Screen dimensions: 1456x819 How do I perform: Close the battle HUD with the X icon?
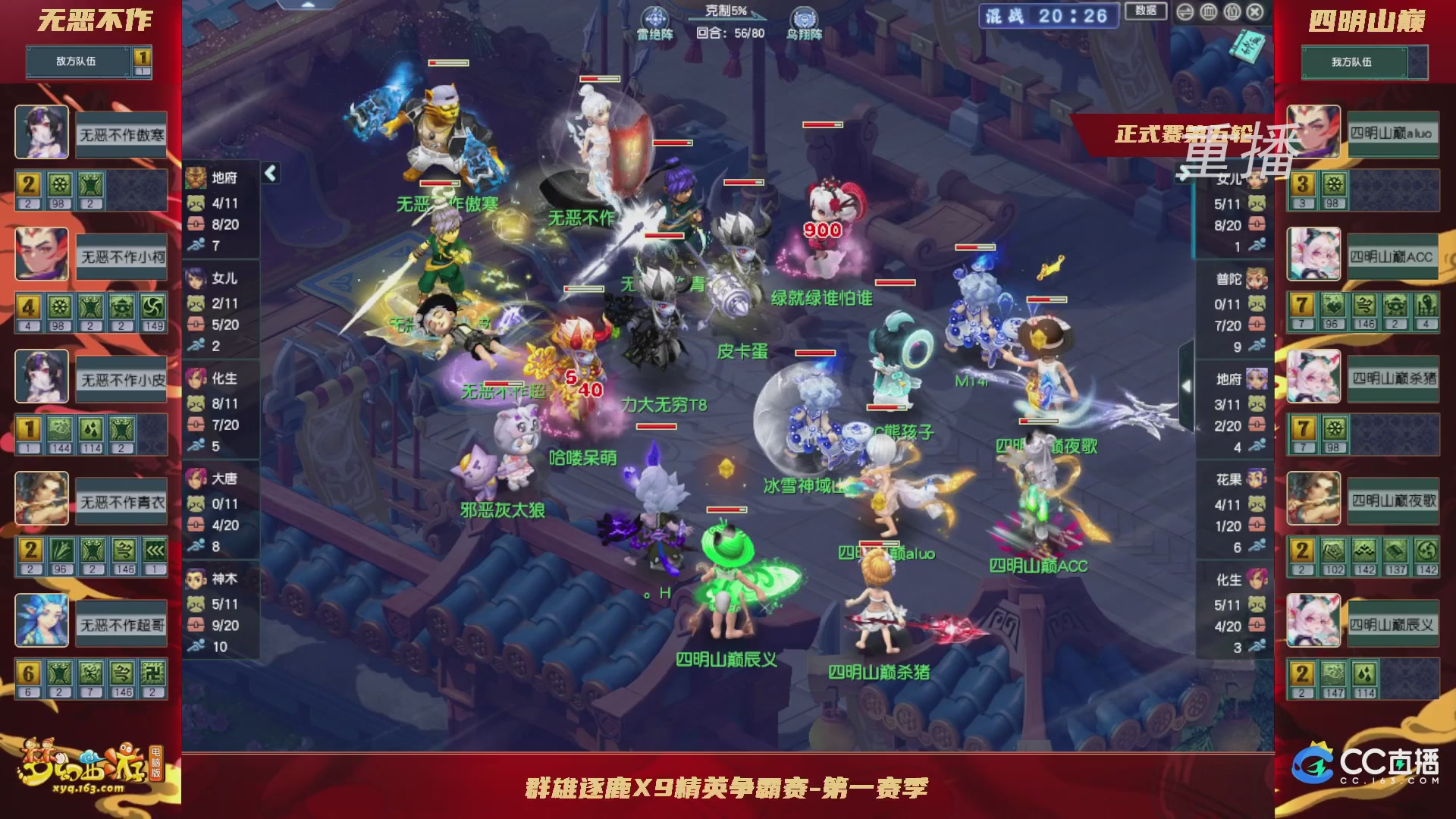click(1257, 11)
